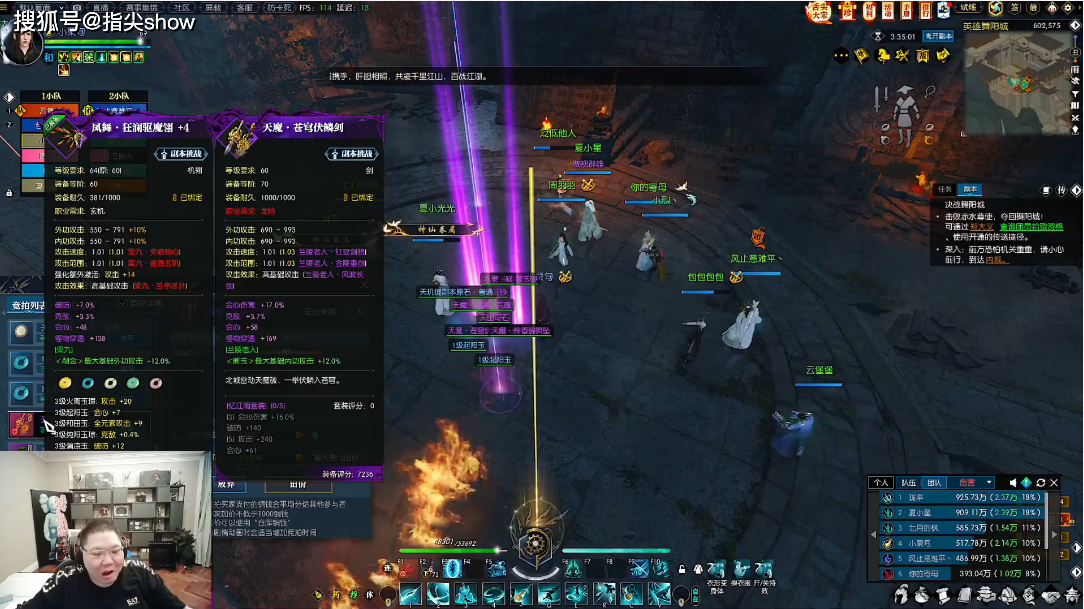Open the 社区 community menu

tap(154, 8)
